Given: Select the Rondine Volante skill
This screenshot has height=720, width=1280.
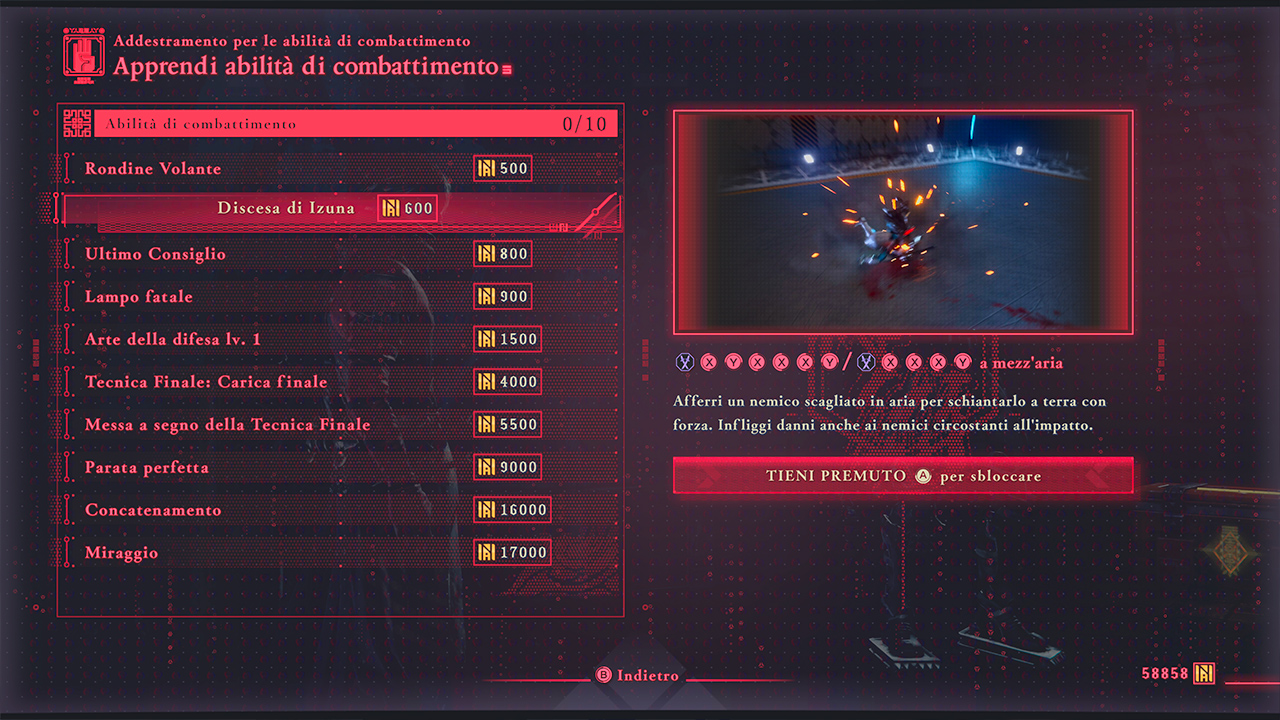Looking at the screenshot, I should (153, 169).
